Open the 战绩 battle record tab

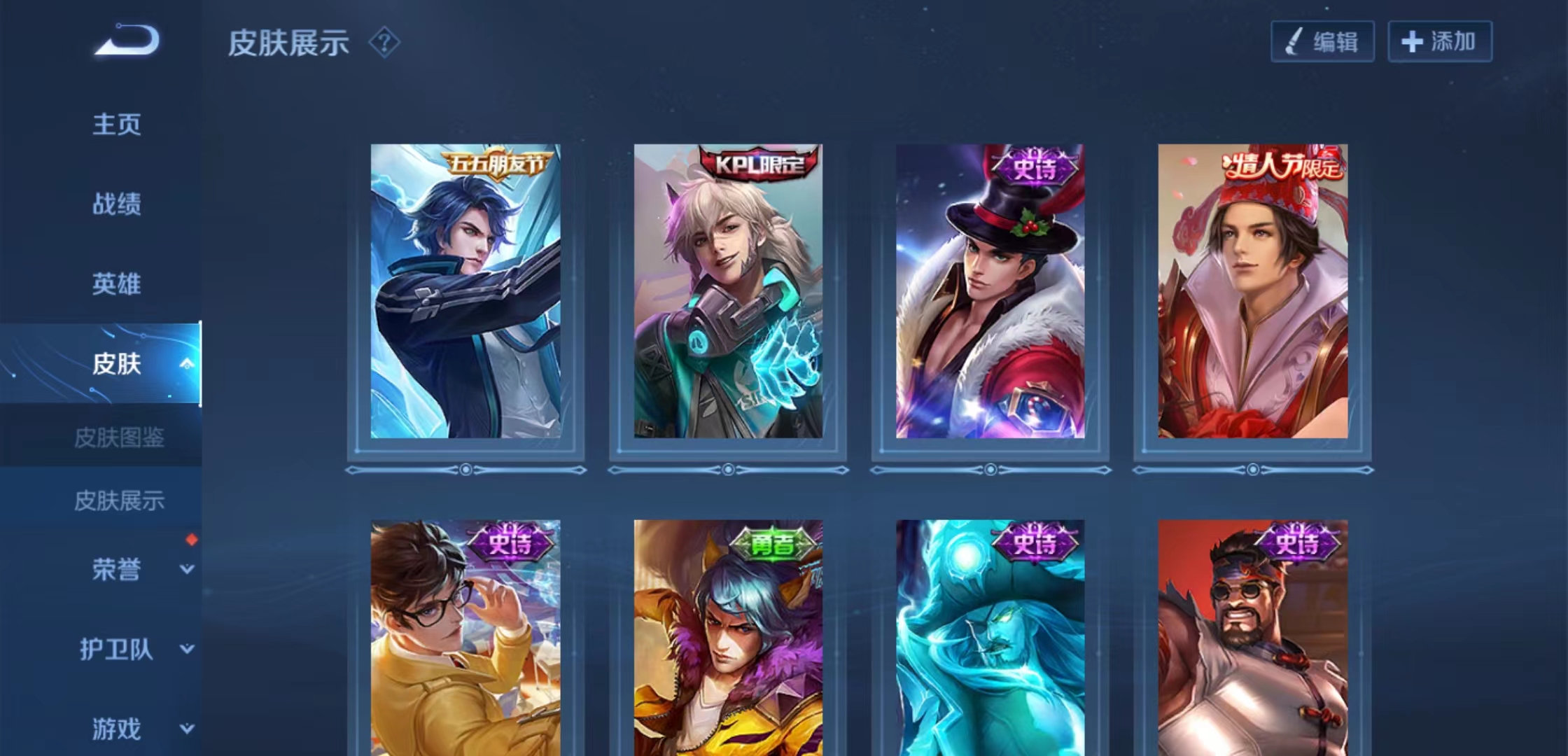(x=117, y=204)
